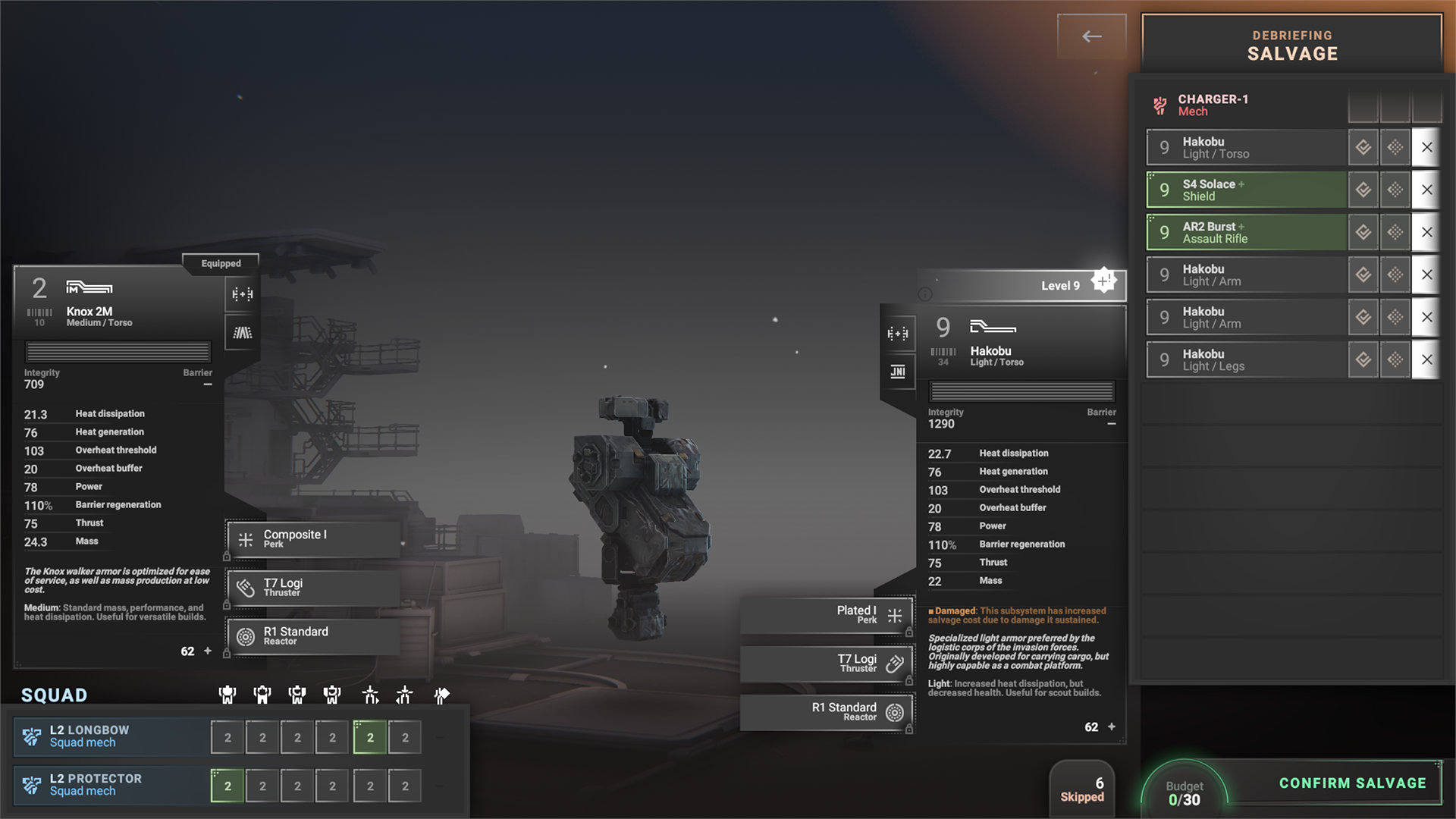Remove Hakobu Light/Legs with its X button
The width and height of the screenshot is (1456, 819).
(x=1426, y=359)
